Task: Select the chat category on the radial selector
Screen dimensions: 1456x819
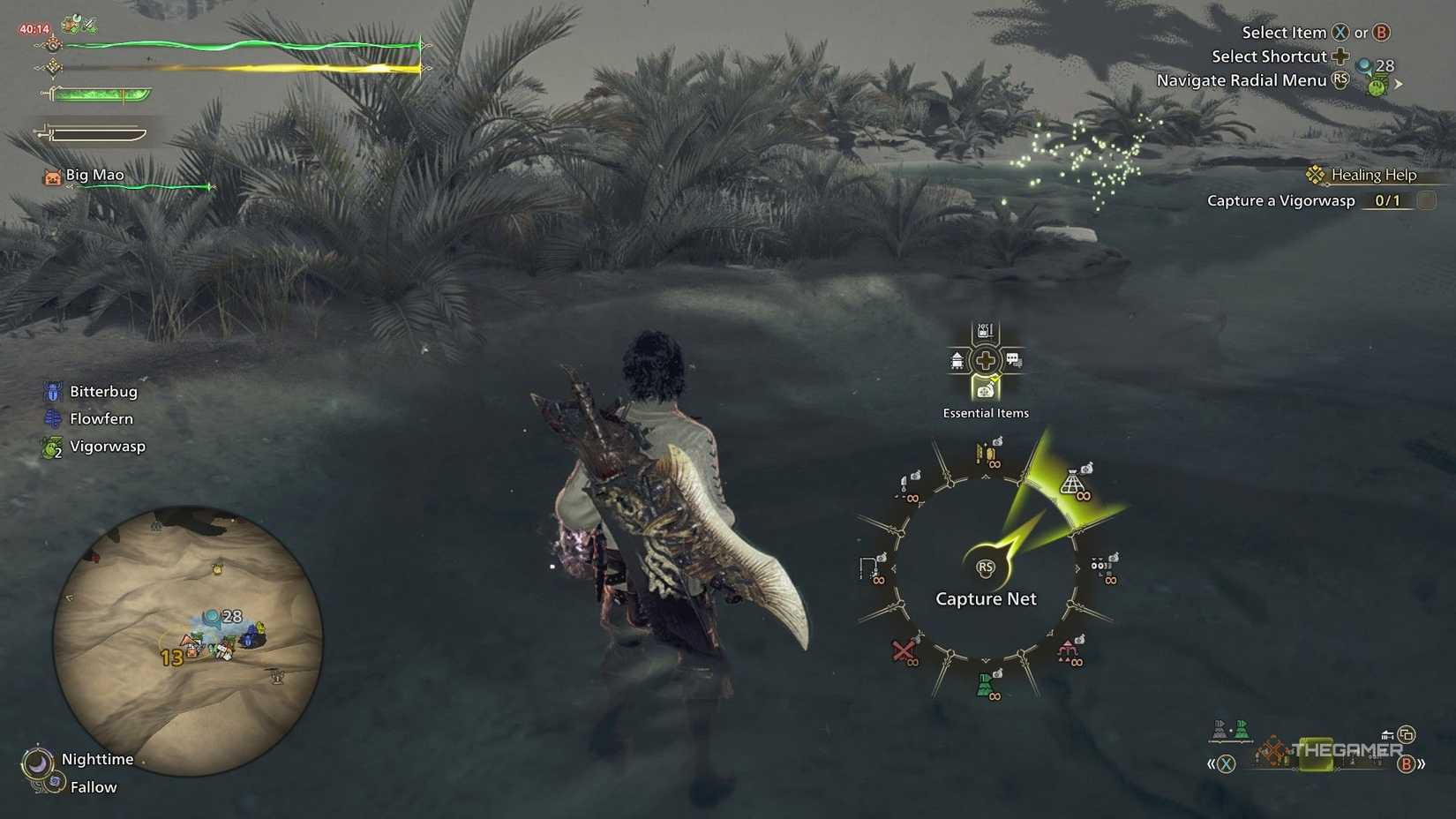Action: 1014,361
